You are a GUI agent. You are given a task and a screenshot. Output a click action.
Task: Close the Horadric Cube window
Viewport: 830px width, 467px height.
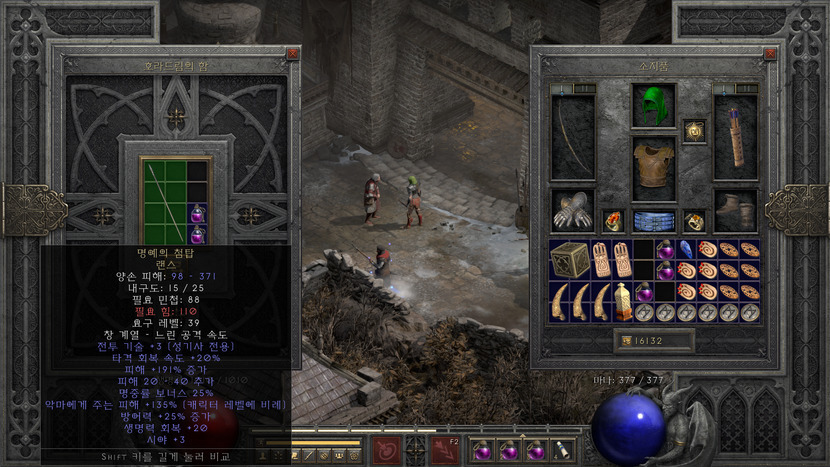point(292,54)
